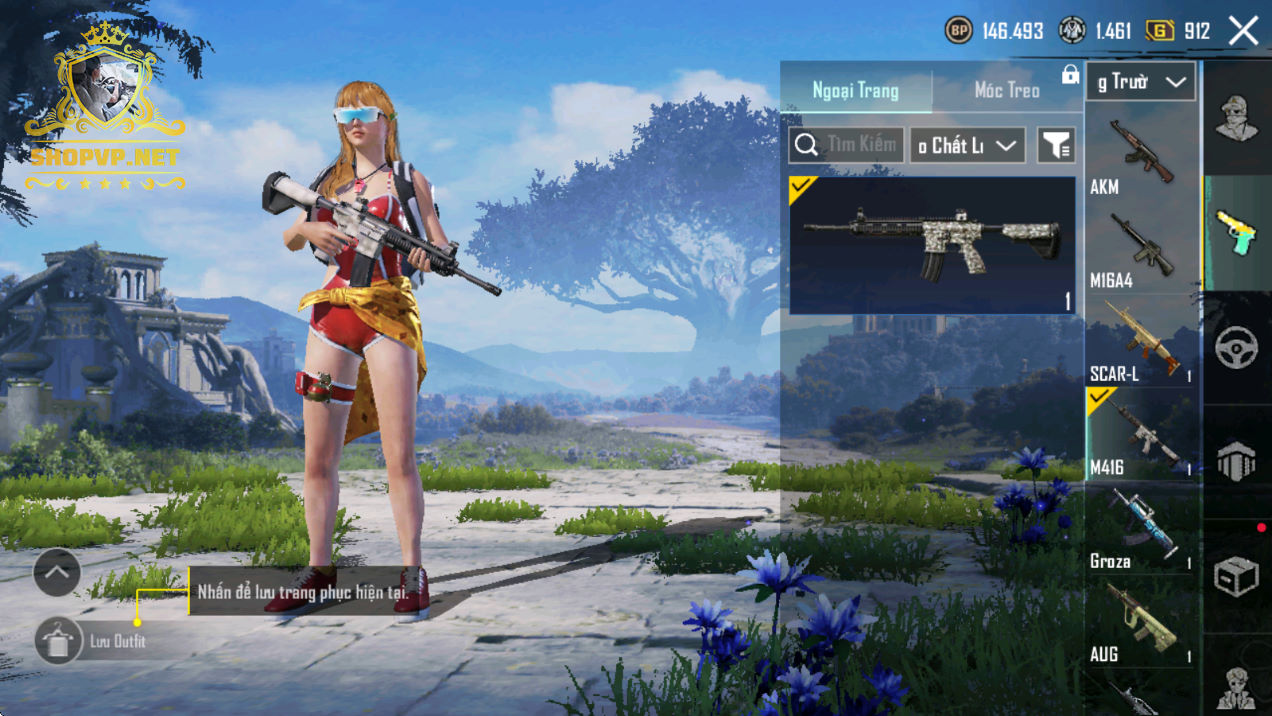Viewport: 1272px width, 716px height.
Task: Open the quality sort dropdown
Action: 967,146
